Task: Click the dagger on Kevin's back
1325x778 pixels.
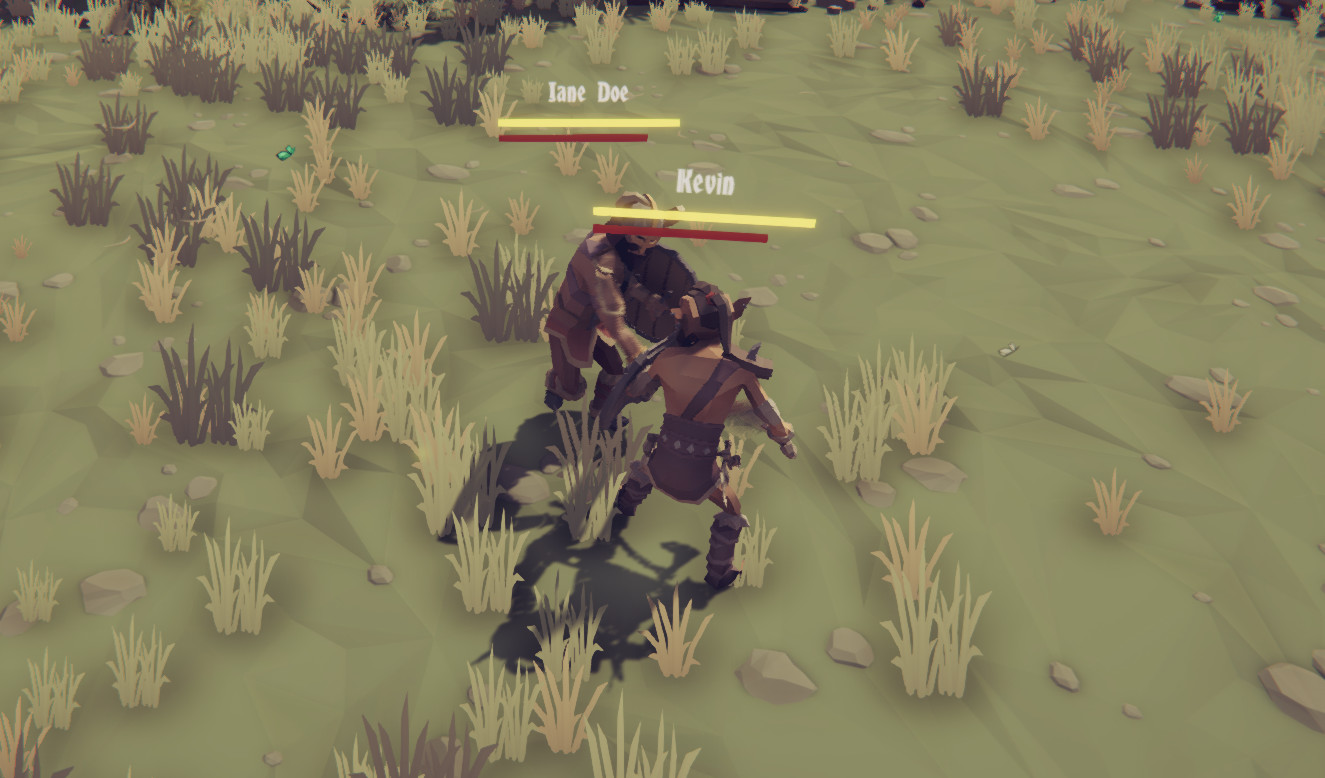Action: coord(752,350)
